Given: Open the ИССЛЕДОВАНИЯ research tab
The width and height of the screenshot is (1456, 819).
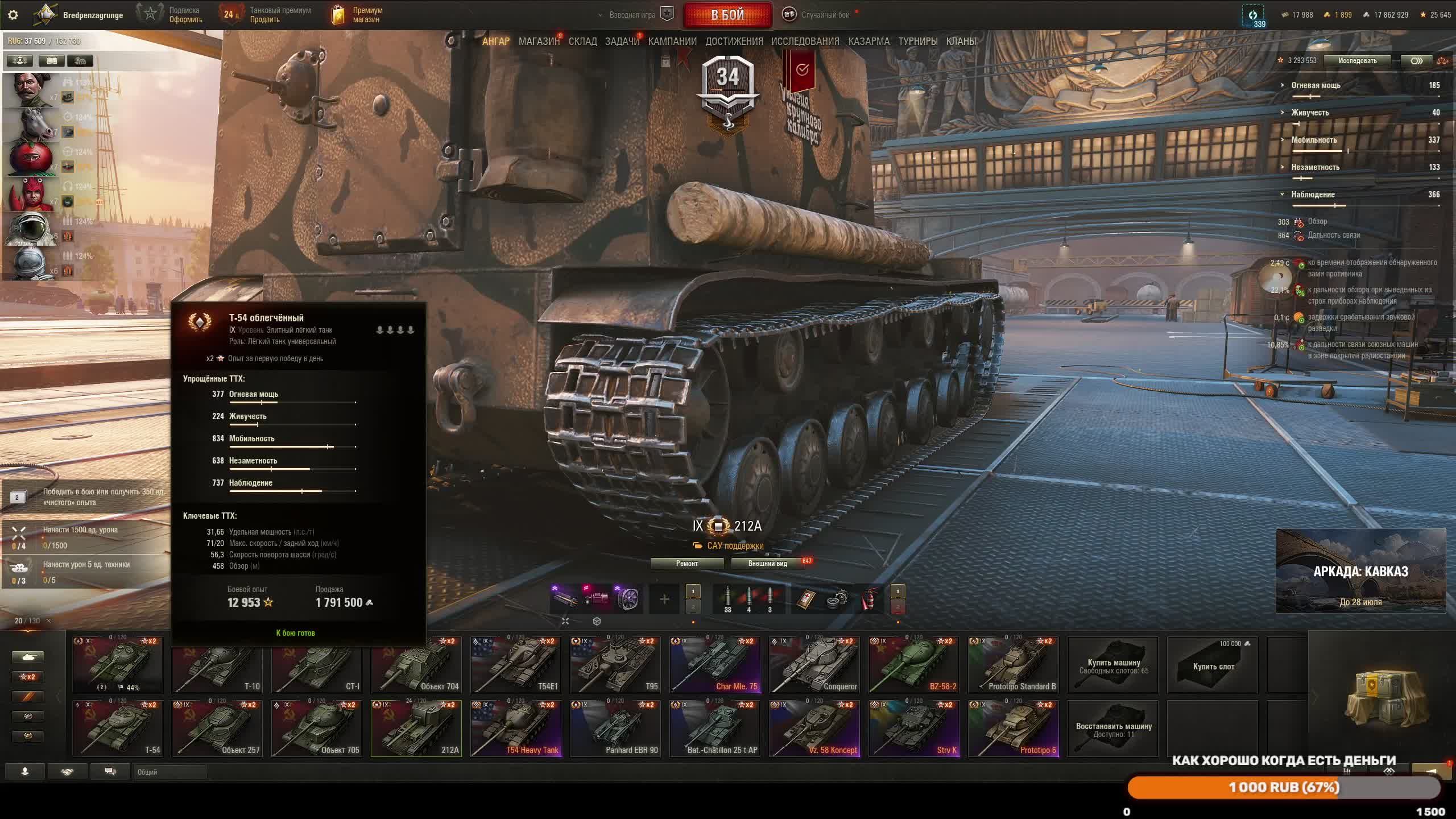Looking at the screenshot, I should (805, 42).
